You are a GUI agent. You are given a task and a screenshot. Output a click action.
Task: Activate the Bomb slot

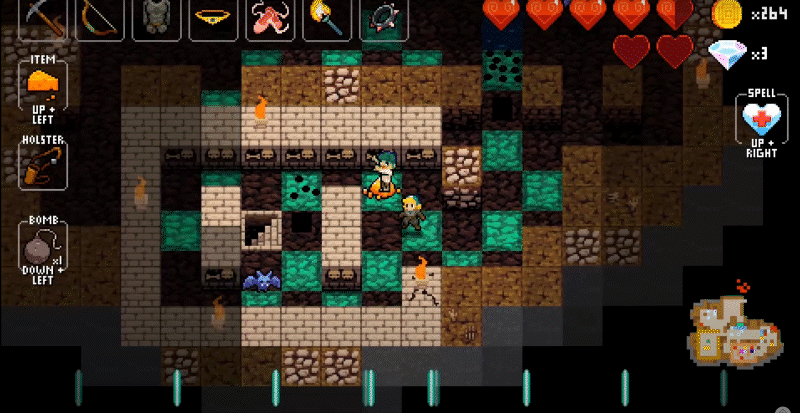[x=43, y=245]
